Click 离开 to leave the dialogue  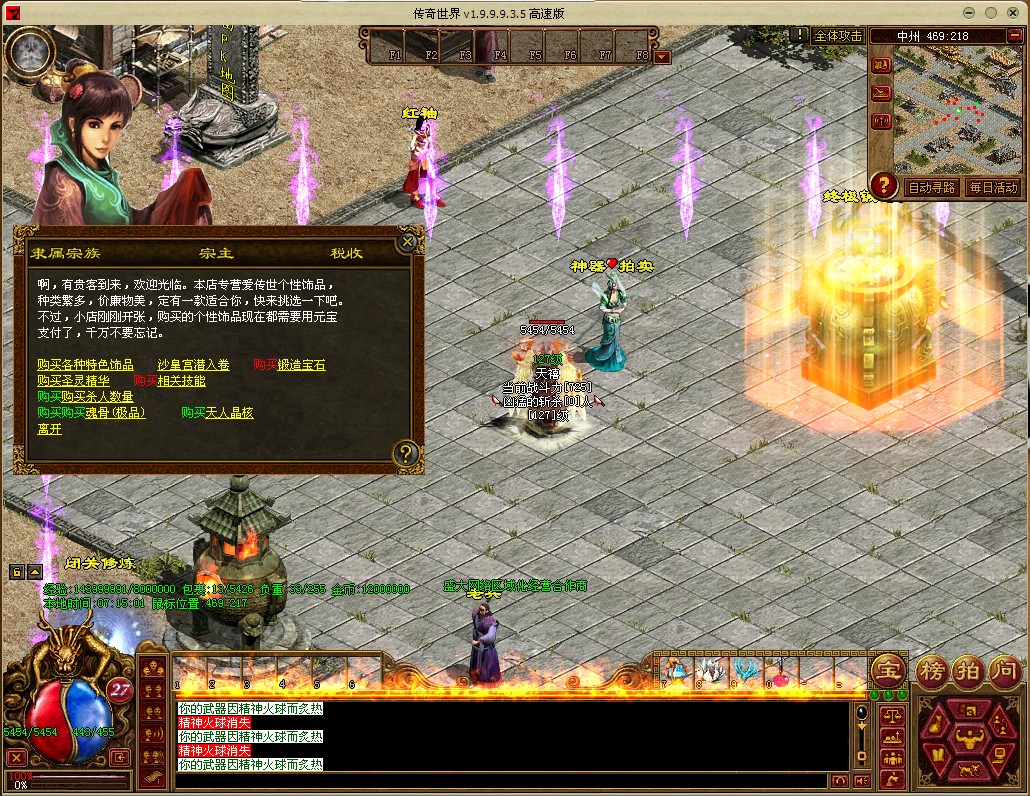click(x=49, y=429)
